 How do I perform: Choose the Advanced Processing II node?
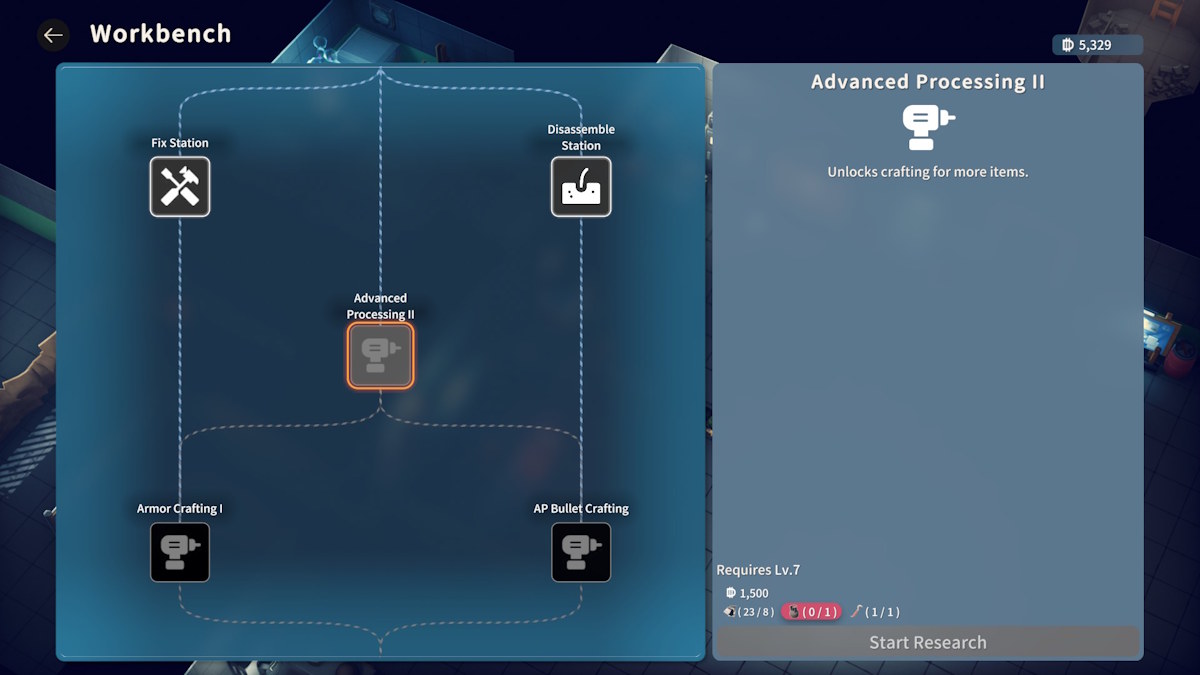(x=380, y=355)
